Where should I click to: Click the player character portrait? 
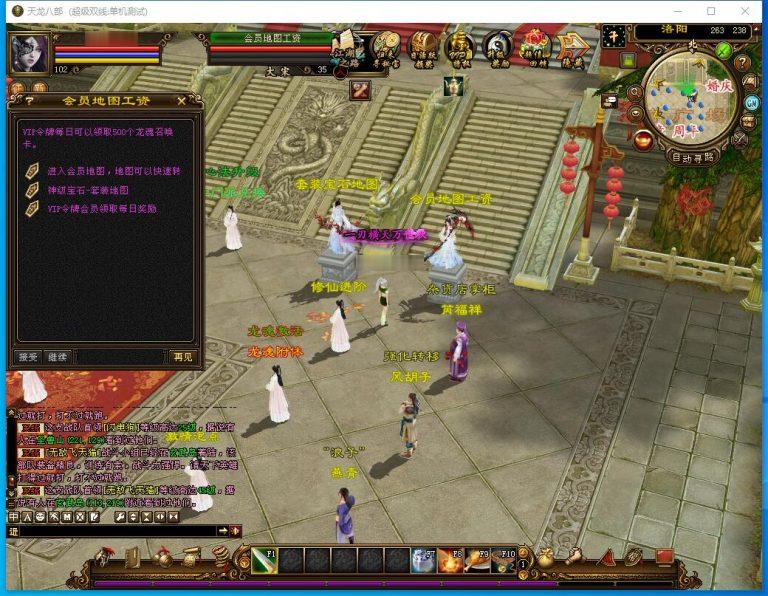[x=29, y=52]
